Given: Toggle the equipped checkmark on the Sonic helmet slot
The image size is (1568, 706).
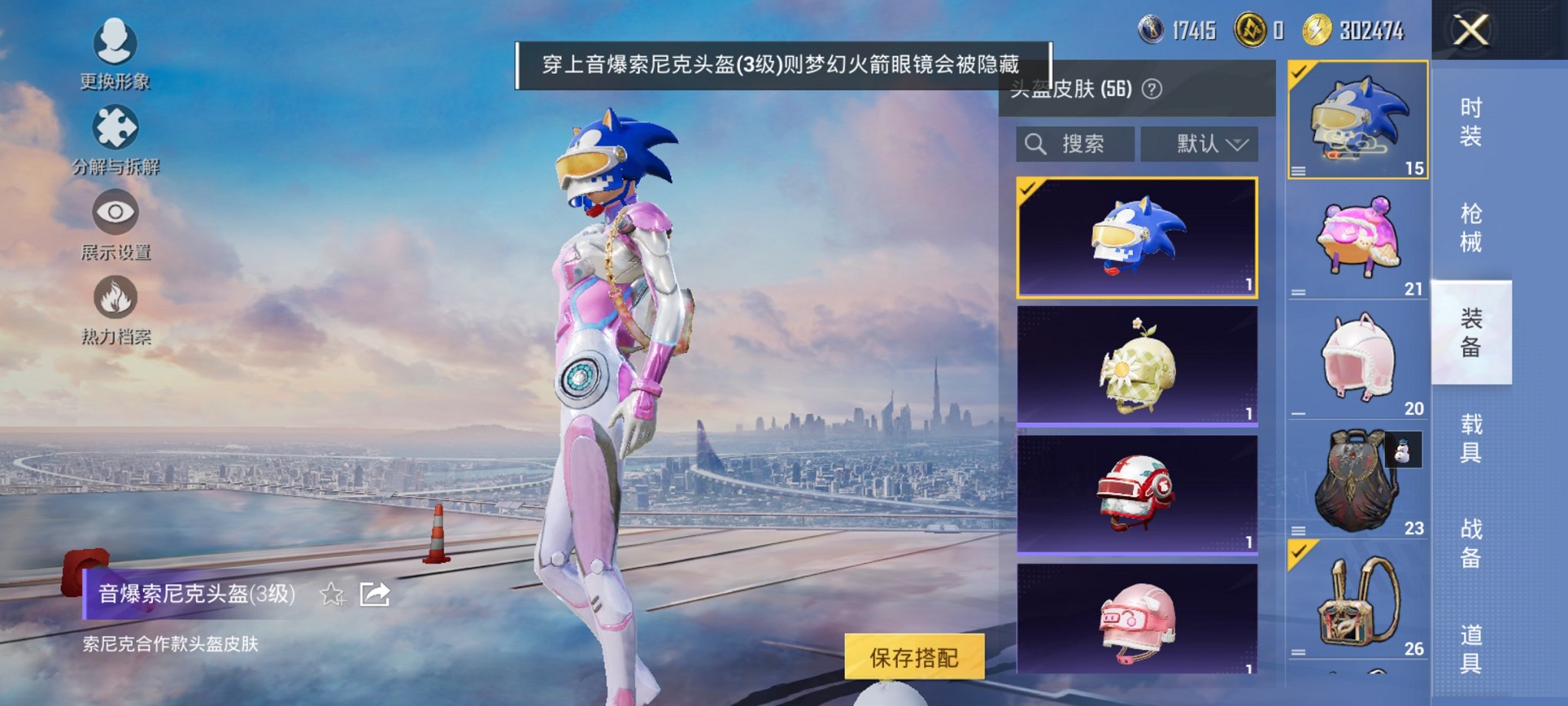Looking at the screenshot, I should pyautogui.click(x=1297, y=72).
